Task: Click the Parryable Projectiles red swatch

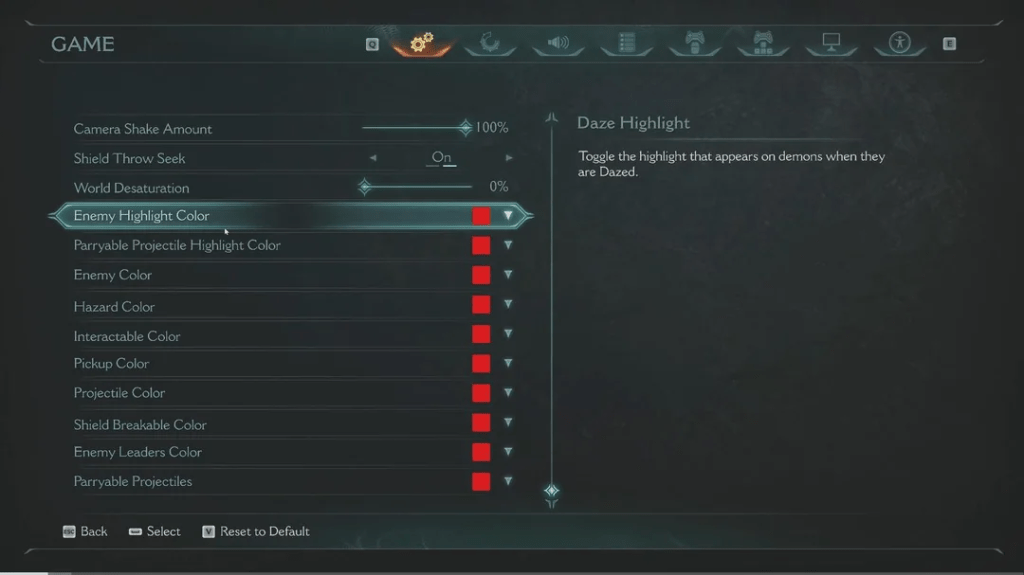Action: click(x=481, y=481)
